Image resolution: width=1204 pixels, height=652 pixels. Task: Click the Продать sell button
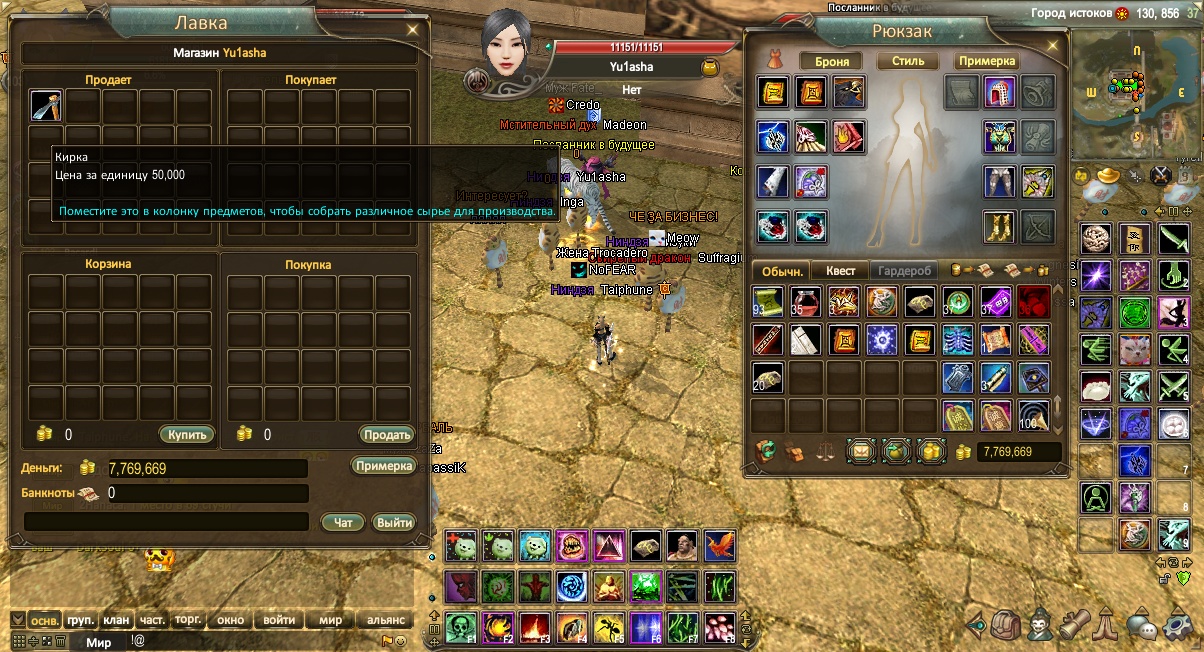click(386, 434)
